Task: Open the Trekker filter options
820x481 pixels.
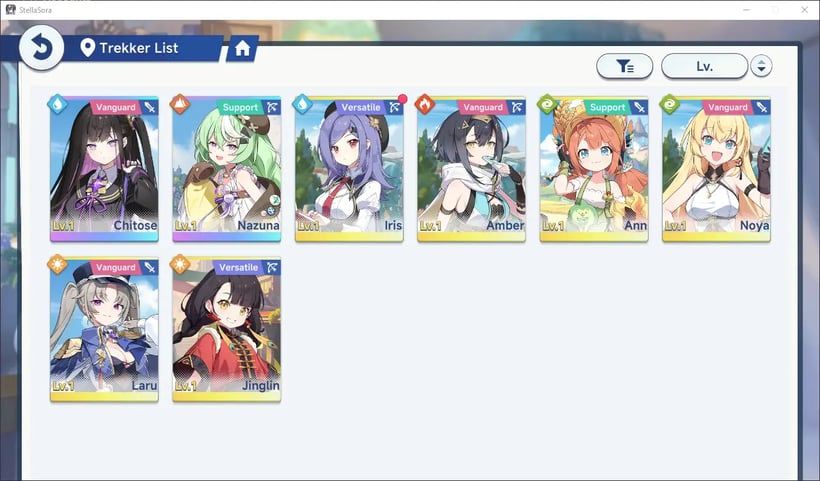Action: click(625, 66)
